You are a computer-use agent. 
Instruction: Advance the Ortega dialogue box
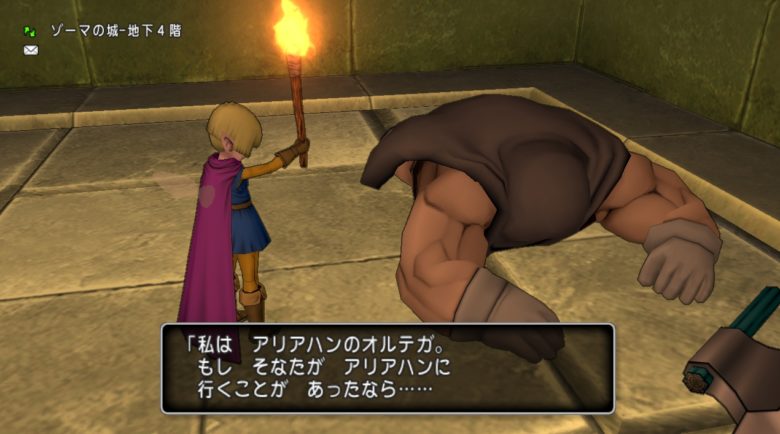tap(387, 367)
